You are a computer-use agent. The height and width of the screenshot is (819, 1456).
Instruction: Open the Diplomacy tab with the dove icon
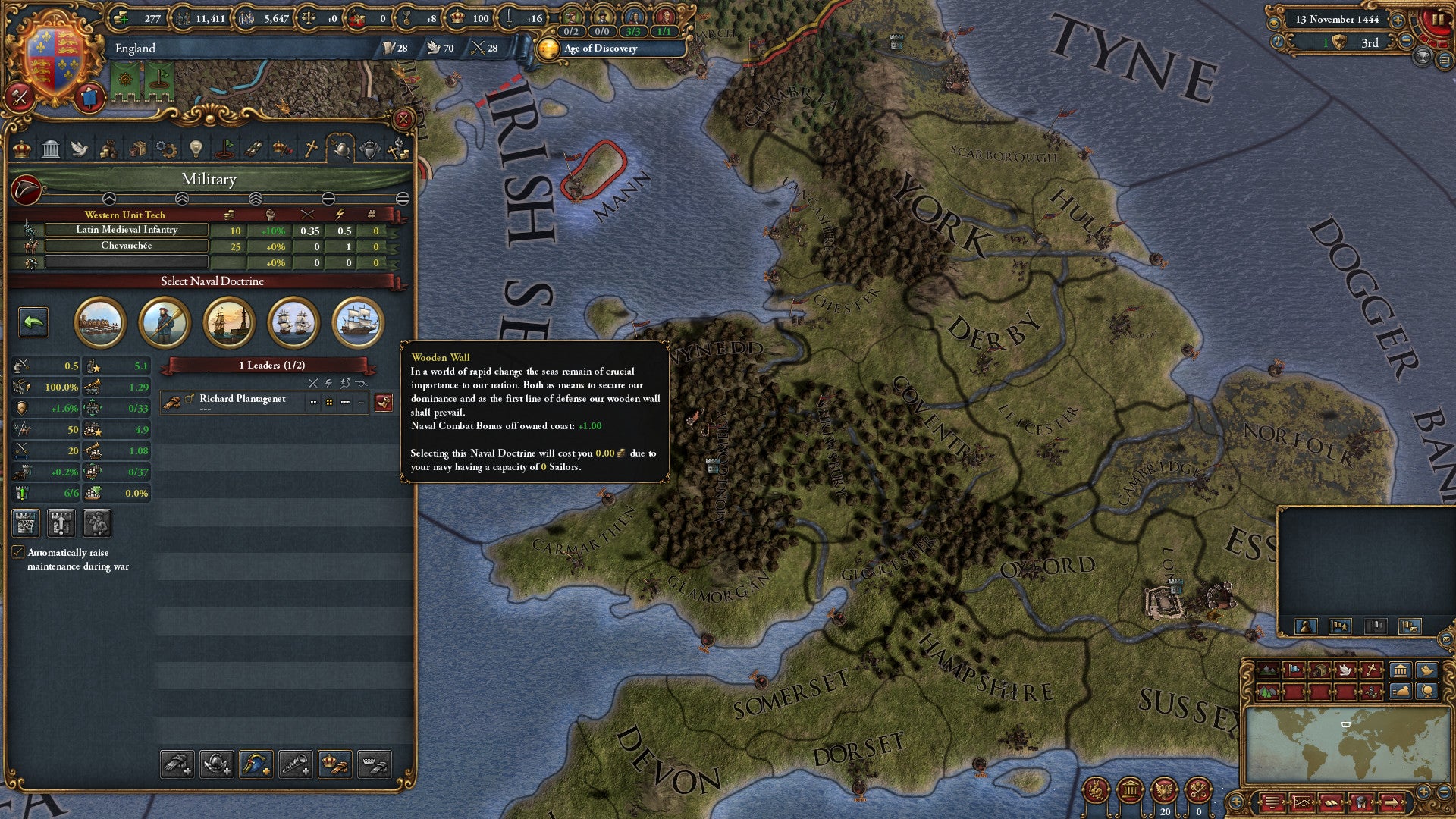(x=80, y=150)
